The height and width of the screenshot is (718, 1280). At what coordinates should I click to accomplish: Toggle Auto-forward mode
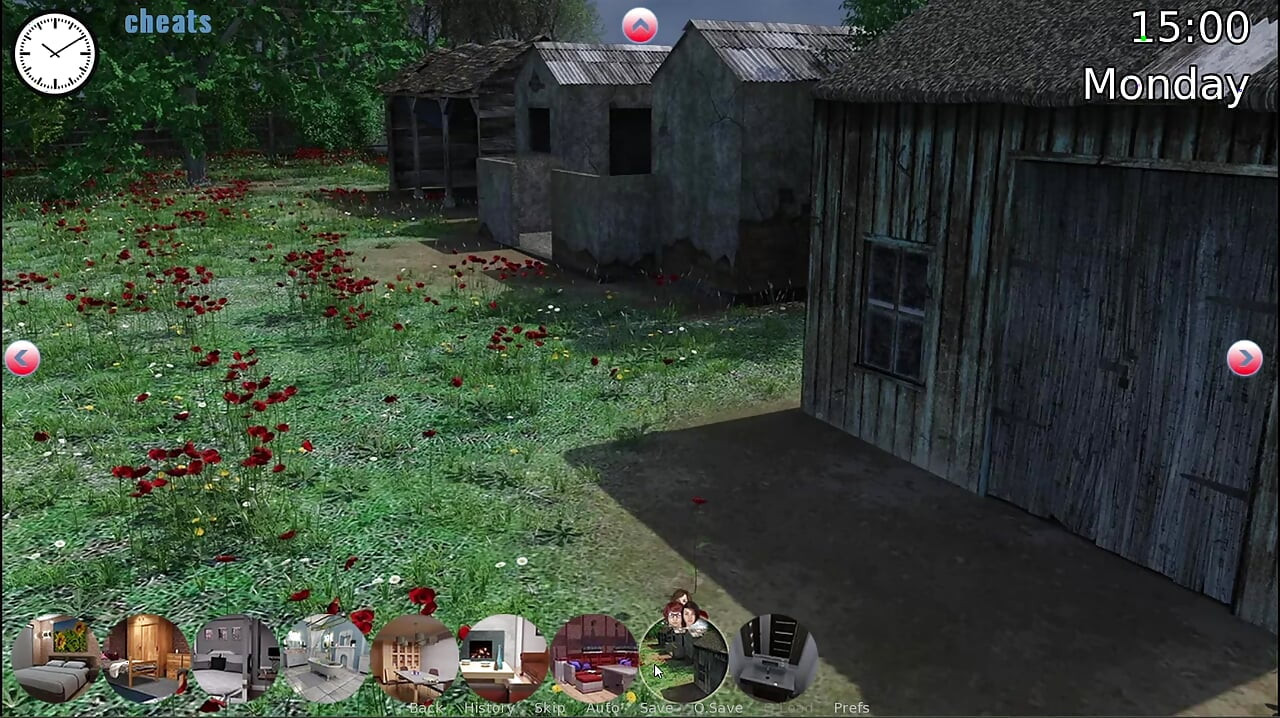(603, 708)
